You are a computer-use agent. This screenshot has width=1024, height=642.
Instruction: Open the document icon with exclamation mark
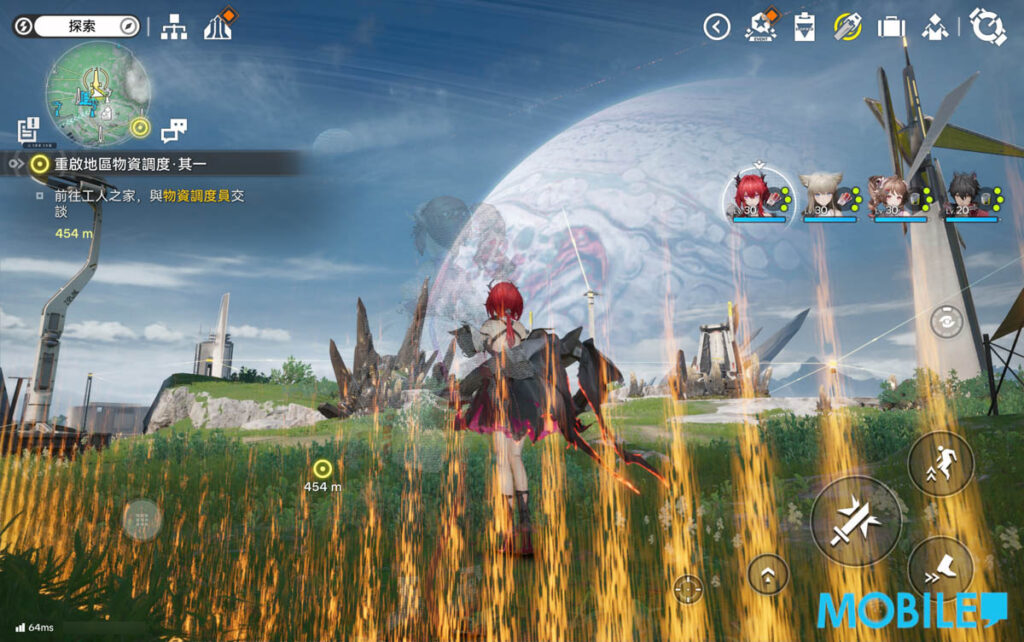click(x=28, y=129)
